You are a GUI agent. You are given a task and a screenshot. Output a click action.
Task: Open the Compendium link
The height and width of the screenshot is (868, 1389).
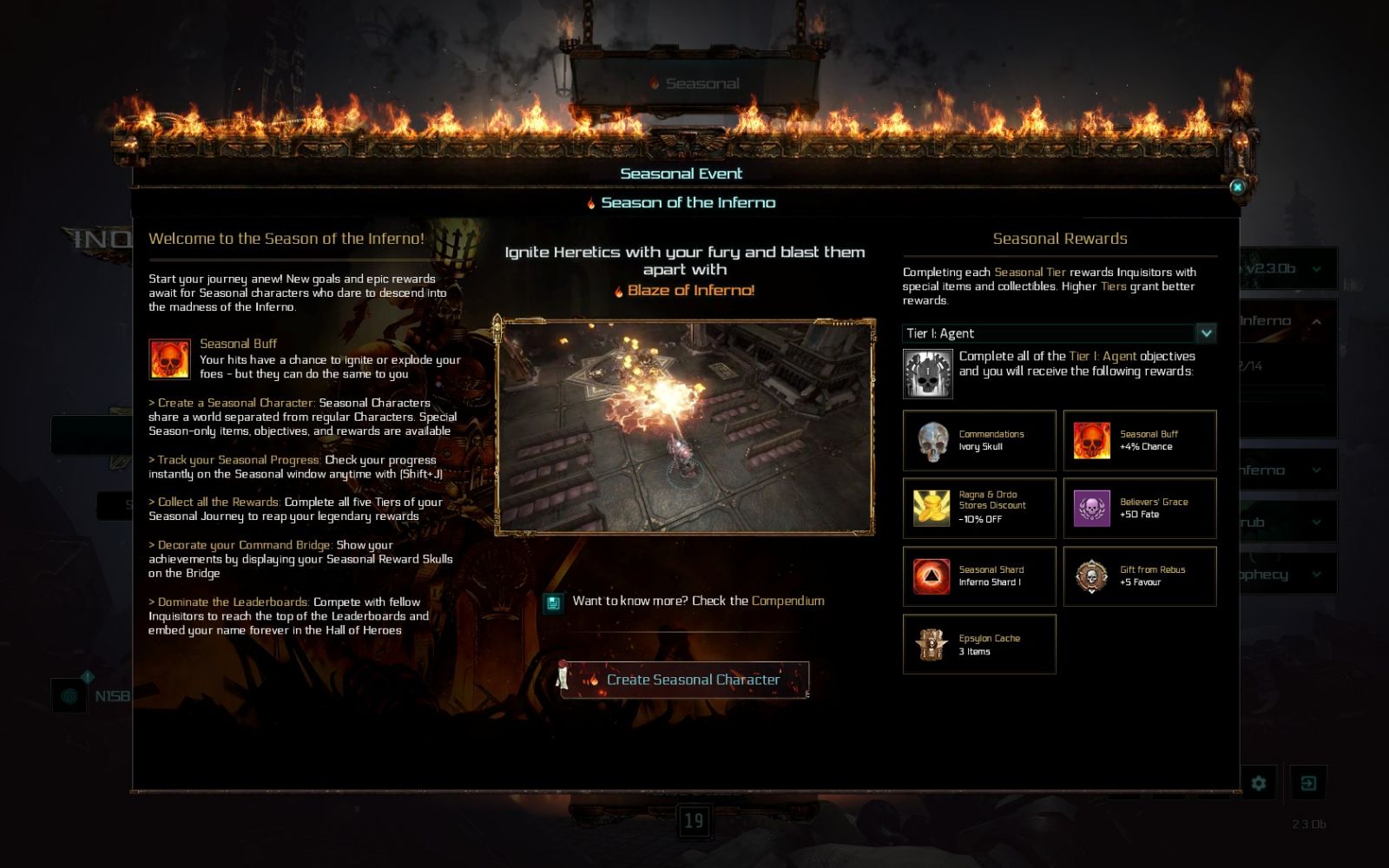pos(787,601)
